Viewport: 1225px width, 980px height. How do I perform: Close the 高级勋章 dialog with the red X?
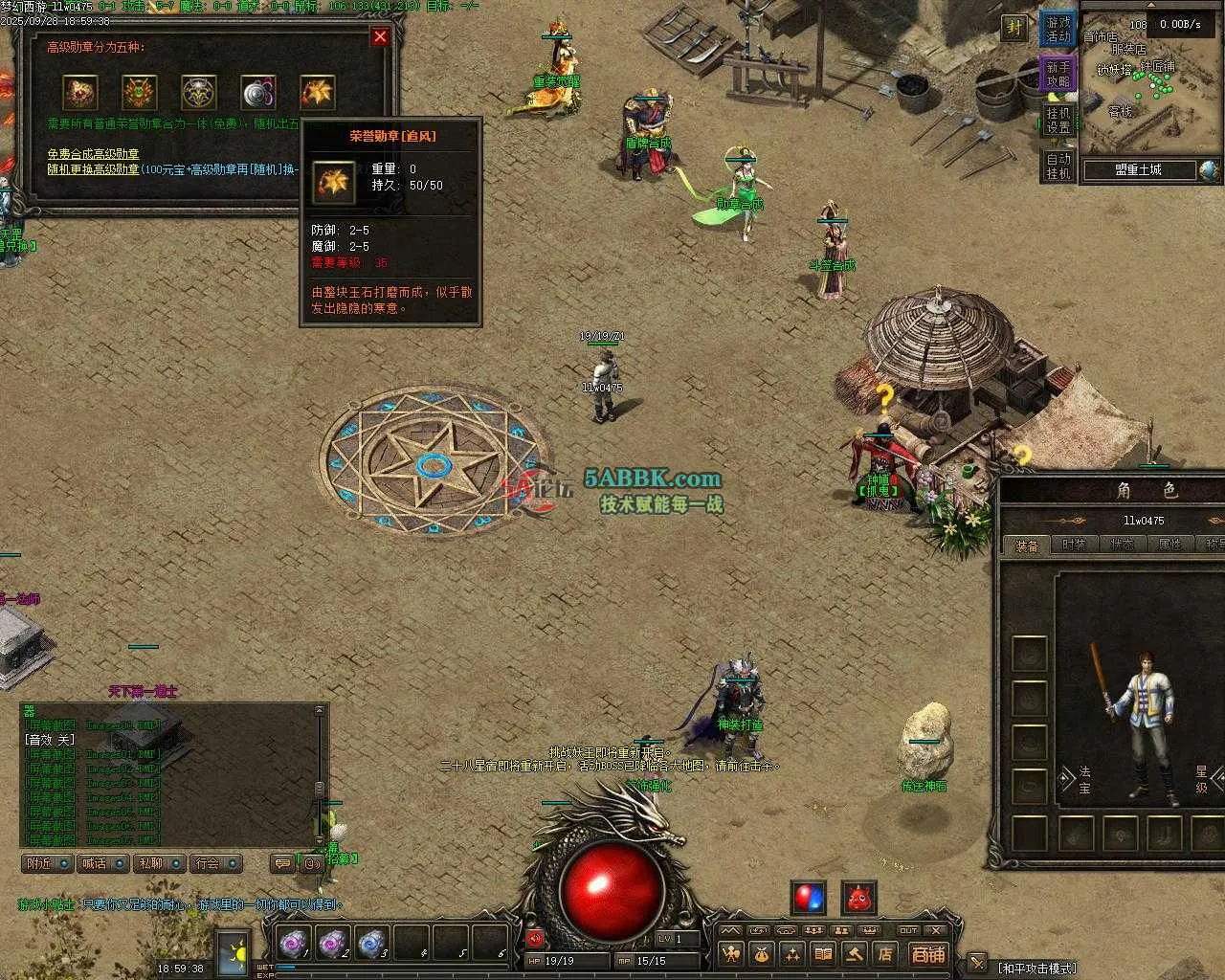[380, 37]
